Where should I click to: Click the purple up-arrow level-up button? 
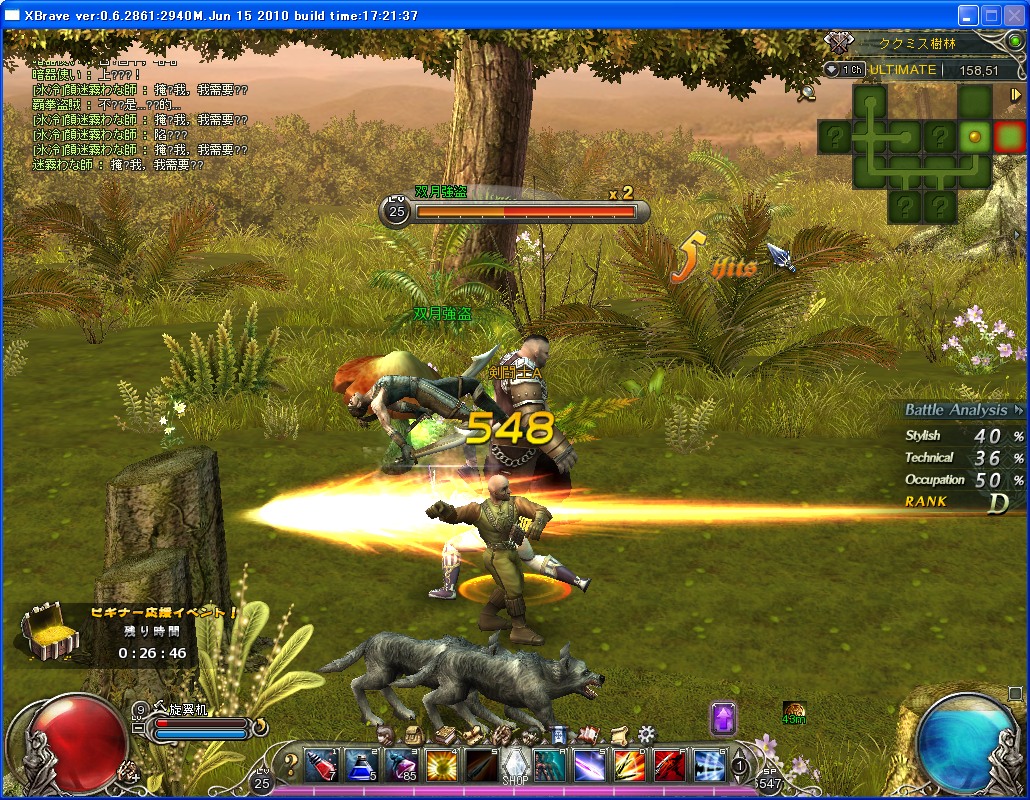pos(723,717)
